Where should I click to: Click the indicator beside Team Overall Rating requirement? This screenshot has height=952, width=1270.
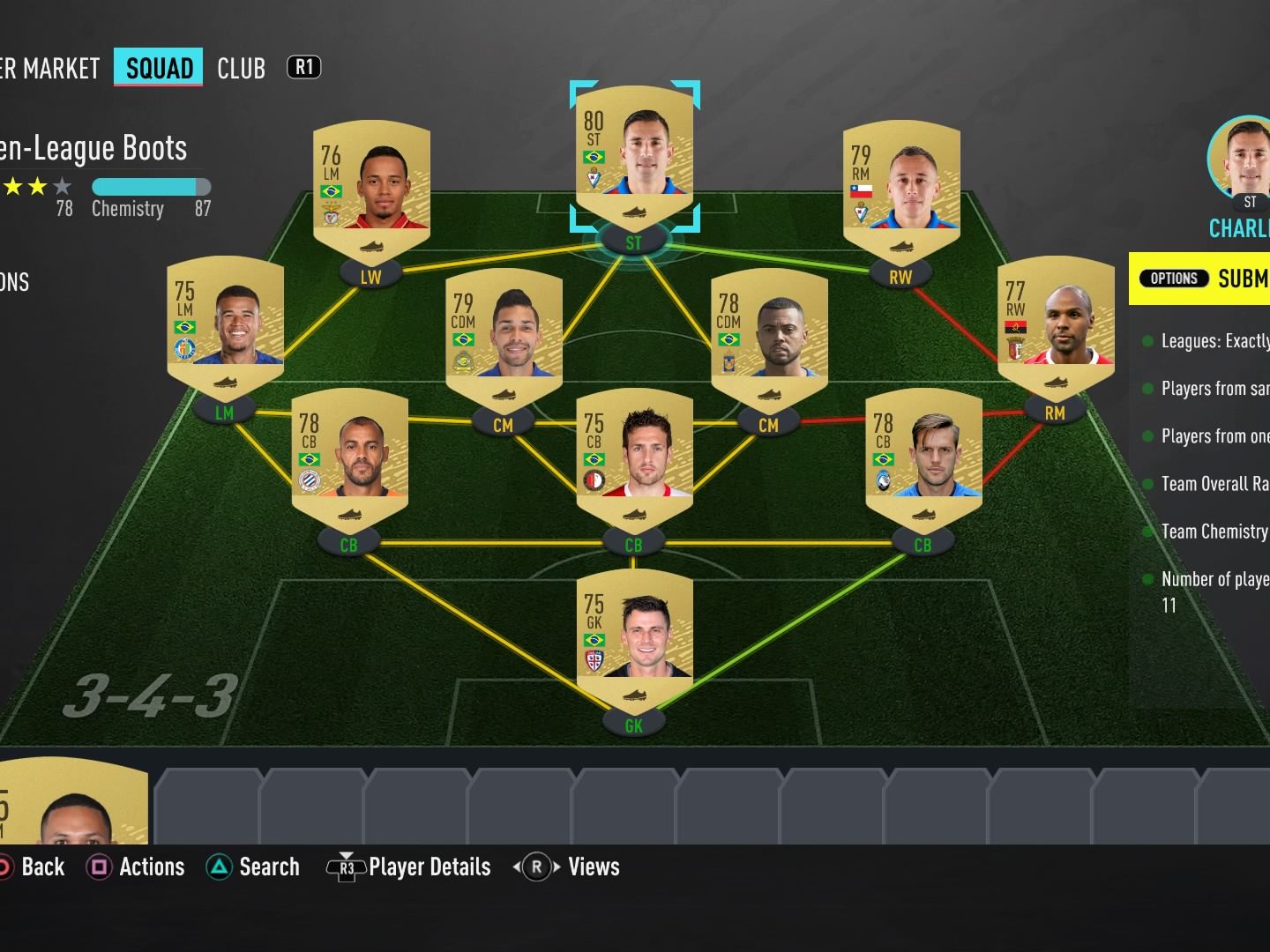click(x=1147, y=483)
